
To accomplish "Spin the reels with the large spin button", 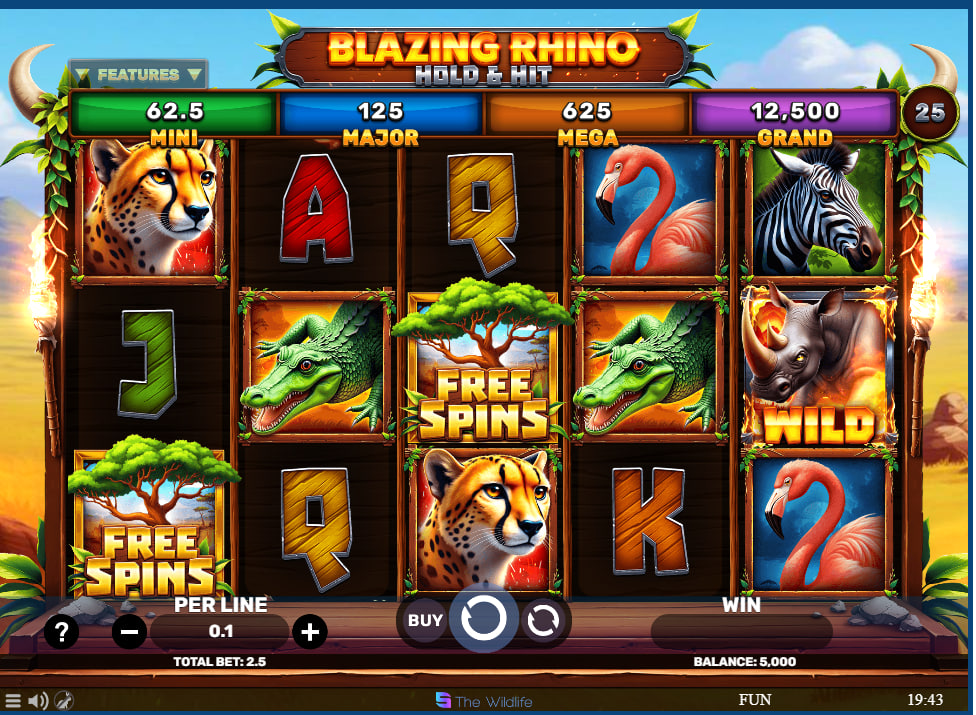I will point(484,620).
